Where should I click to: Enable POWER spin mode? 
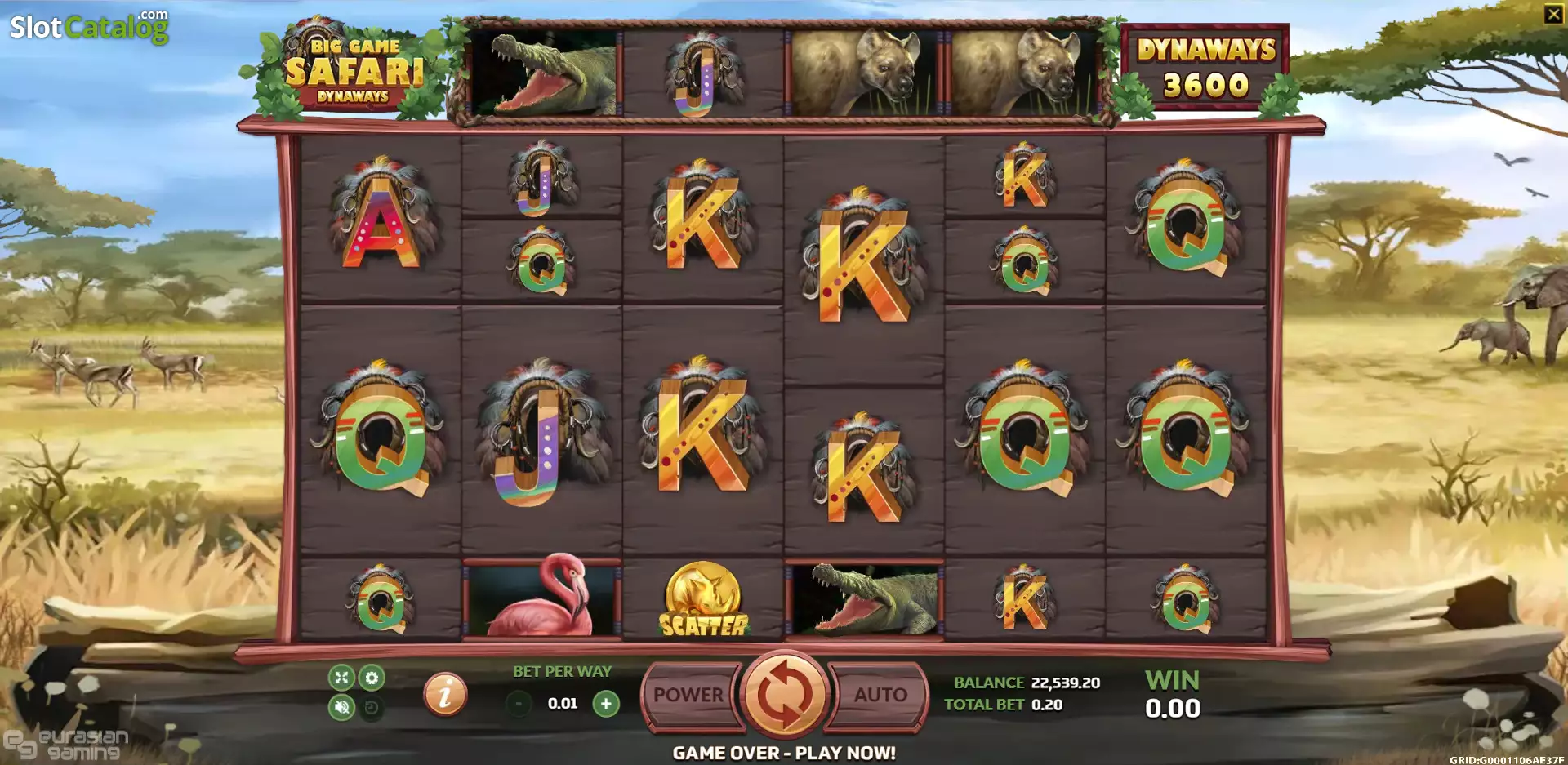pyautogui.click(x=686, y=695)
